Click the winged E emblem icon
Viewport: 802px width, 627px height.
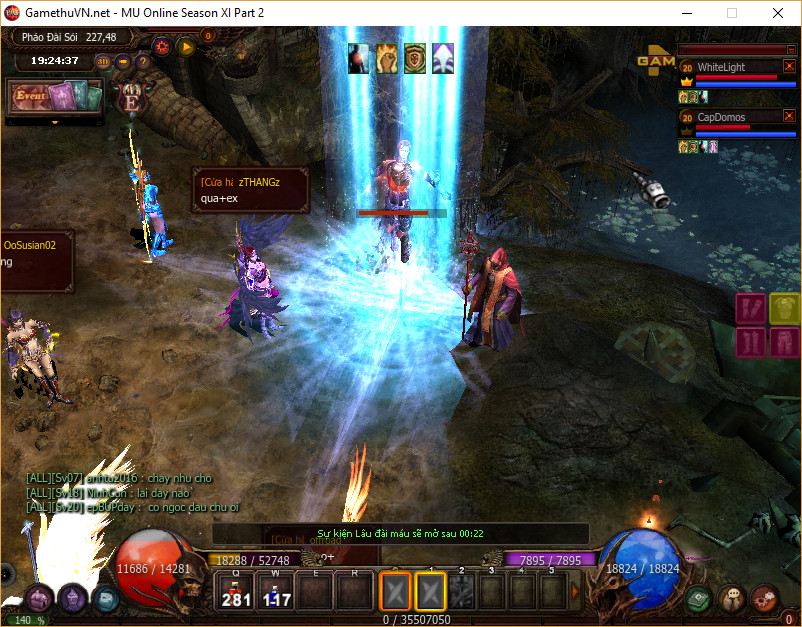(131, 98)
